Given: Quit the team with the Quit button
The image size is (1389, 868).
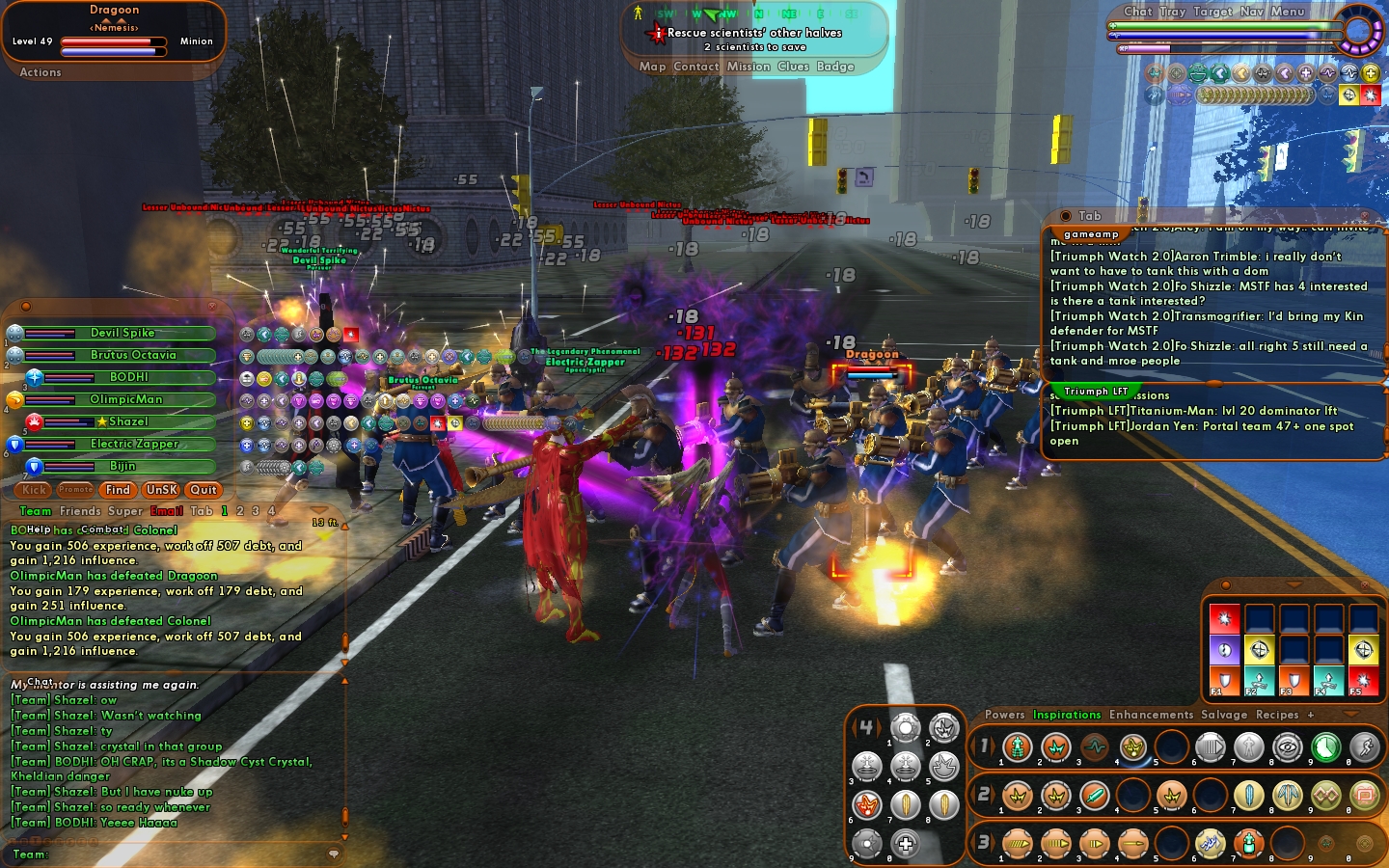Looking at the screenshot, I should 204,490.
